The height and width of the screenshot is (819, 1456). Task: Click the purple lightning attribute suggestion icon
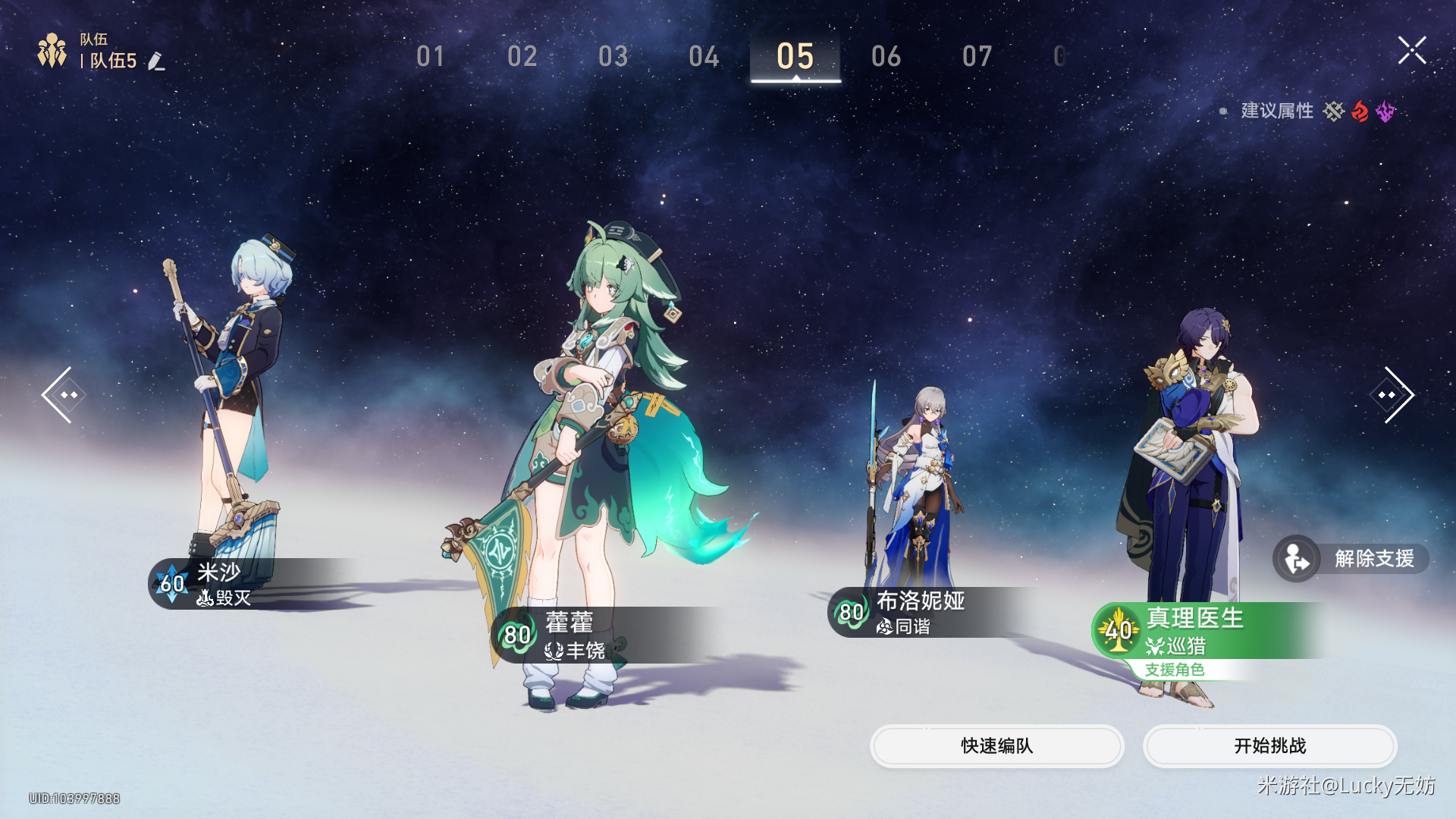1386,111
